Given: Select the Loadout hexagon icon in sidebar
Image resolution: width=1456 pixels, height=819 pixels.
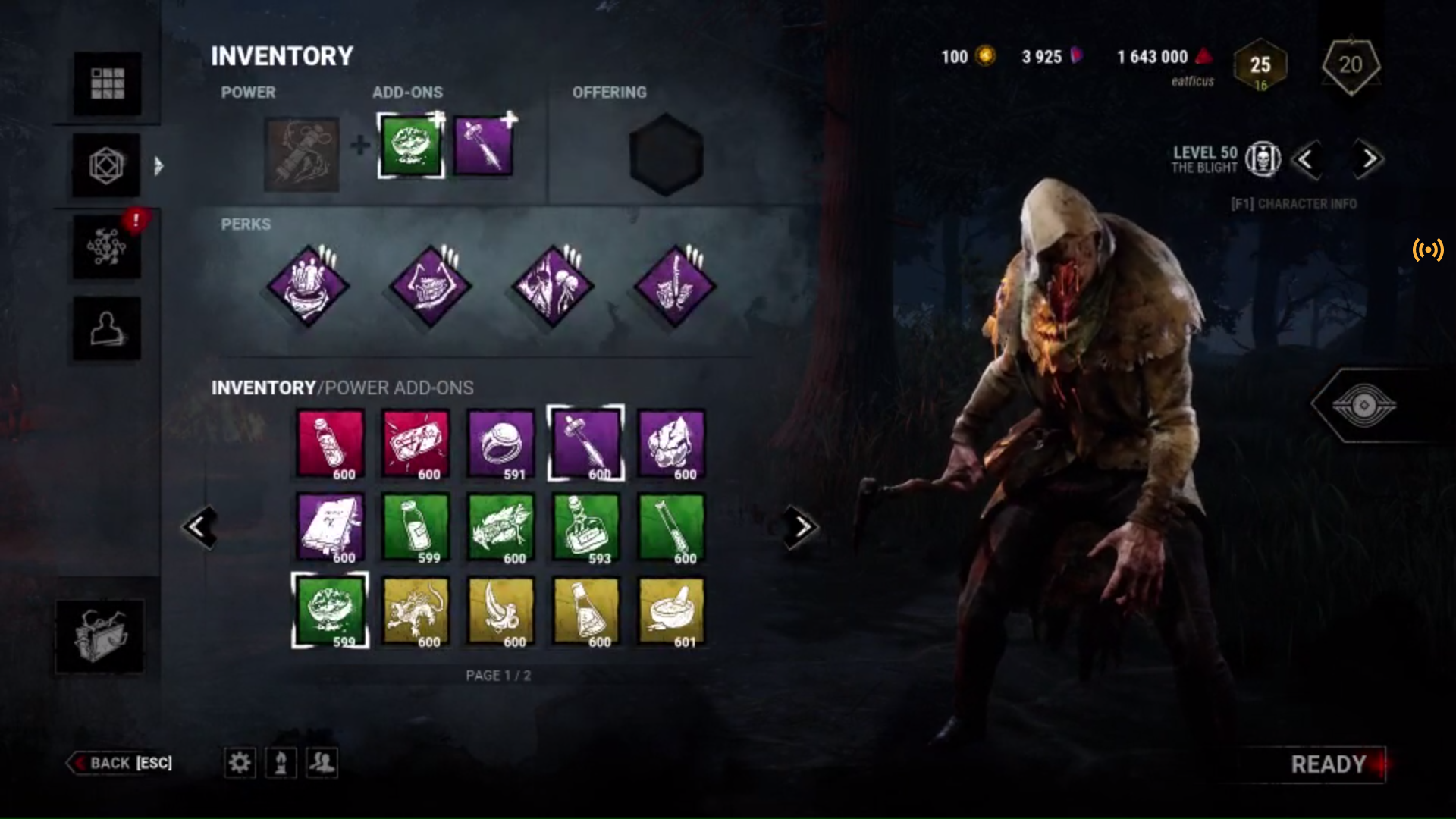Looking at the screenshot, I should [x=106, y=165].
